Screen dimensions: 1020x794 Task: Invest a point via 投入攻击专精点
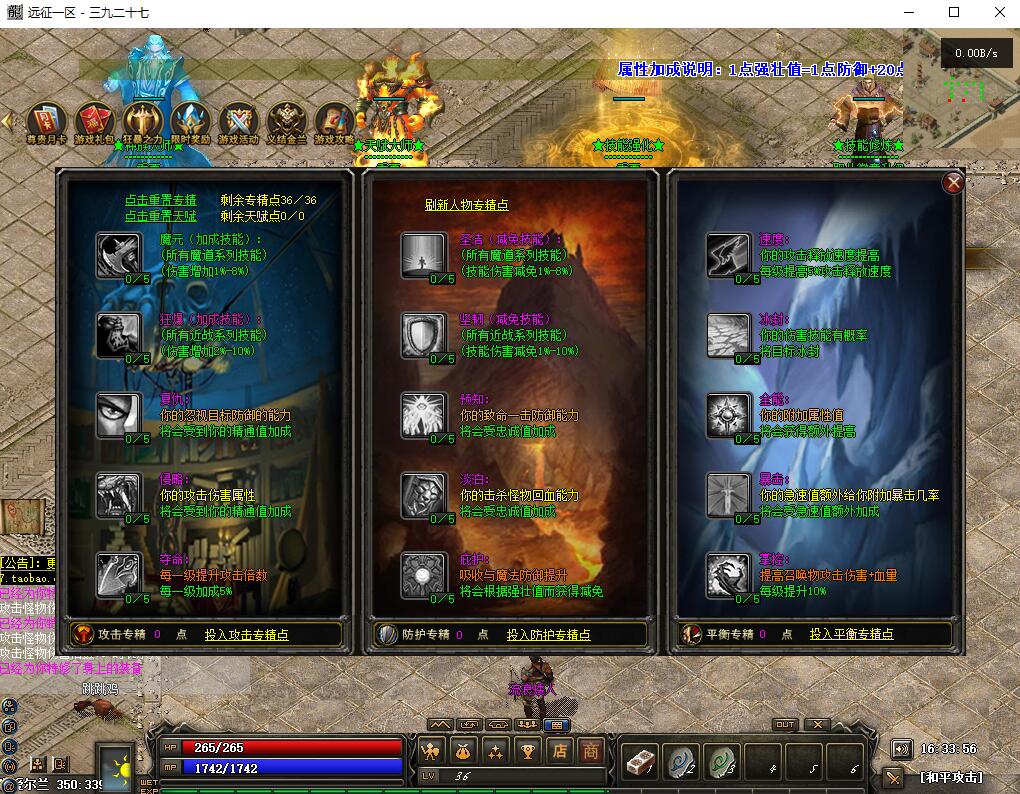247,634
